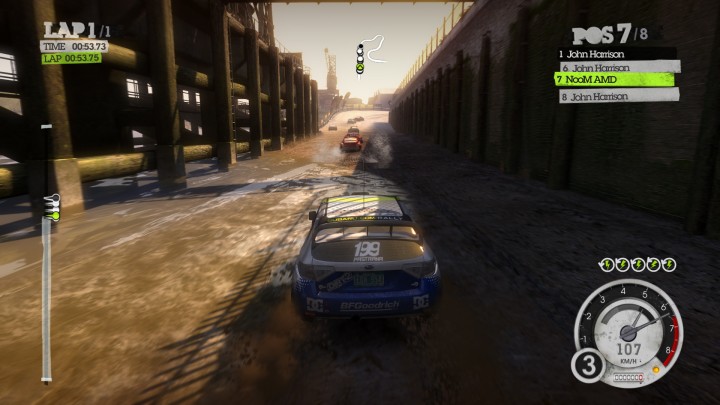
Task: Select the highlighted 7 NooM AMD row
Action: tap(615, 78)
